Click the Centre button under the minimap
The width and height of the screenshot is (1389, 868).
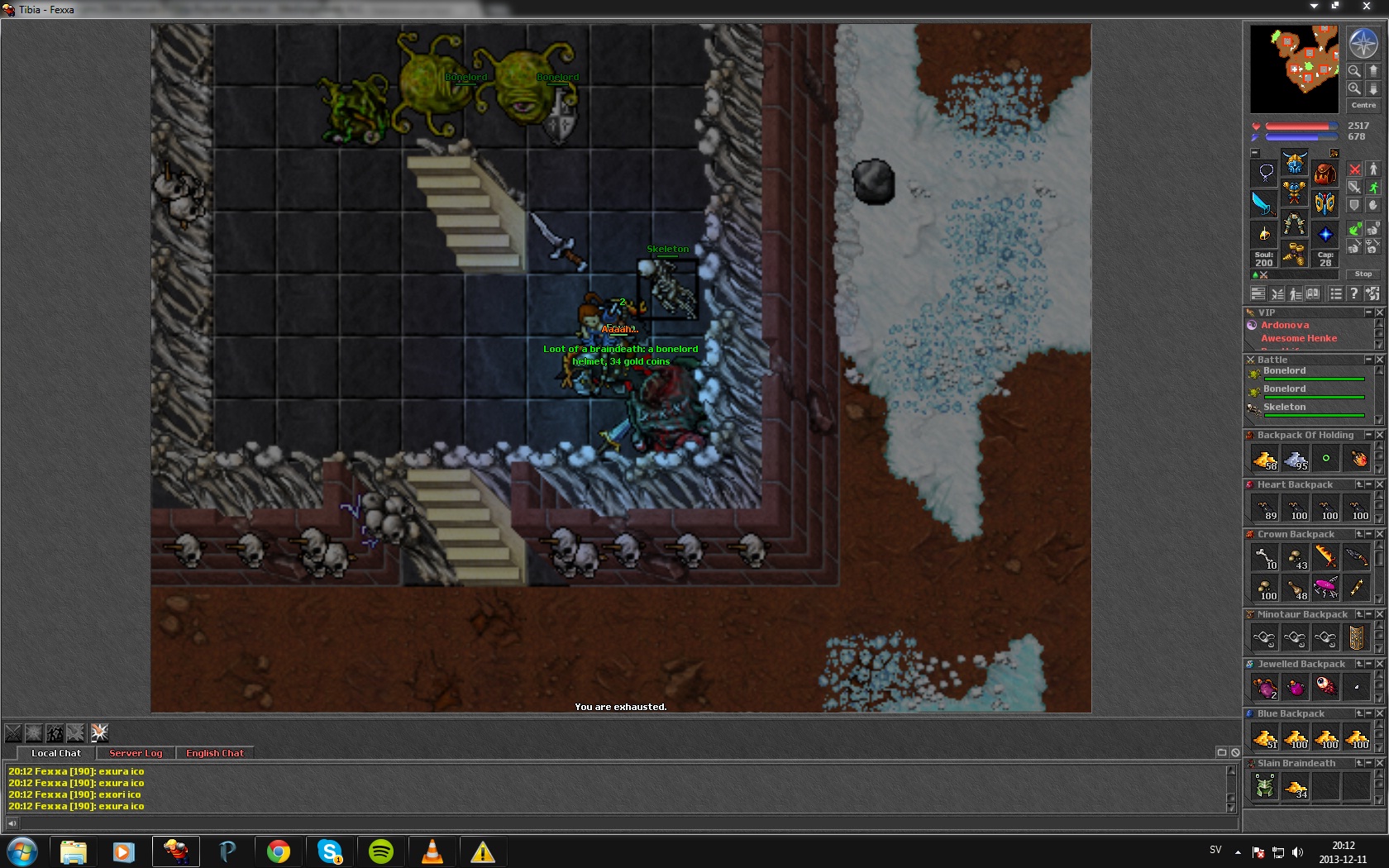(x=1363, y=106)
